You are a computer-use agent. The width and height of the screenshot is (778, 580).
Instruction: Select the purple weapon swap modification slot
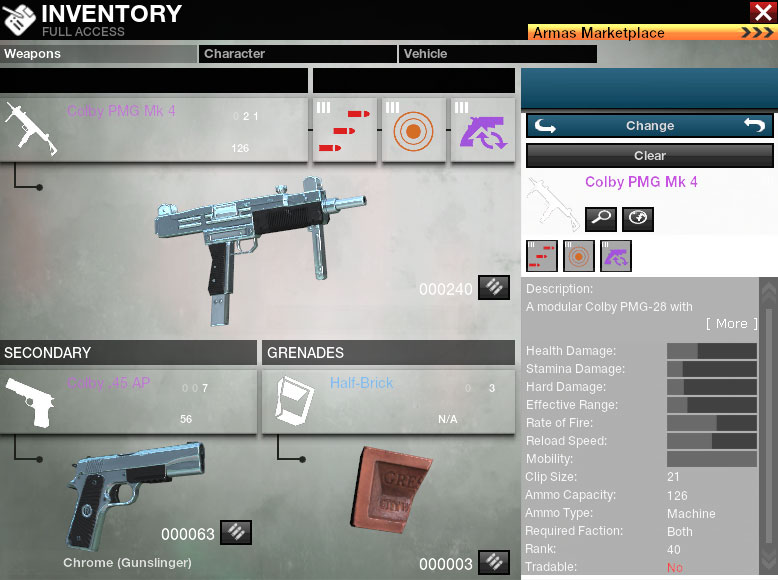(483, 129)
